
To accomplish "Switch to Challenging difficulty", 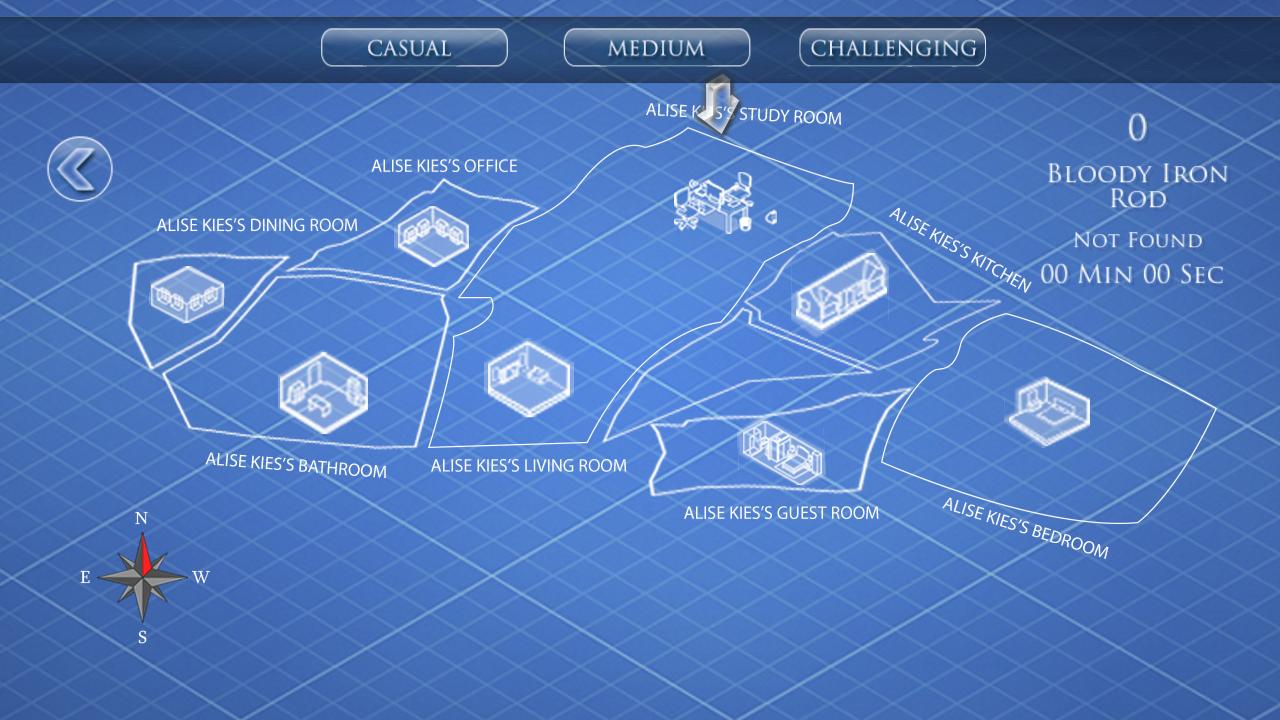I will pos(891,46).
